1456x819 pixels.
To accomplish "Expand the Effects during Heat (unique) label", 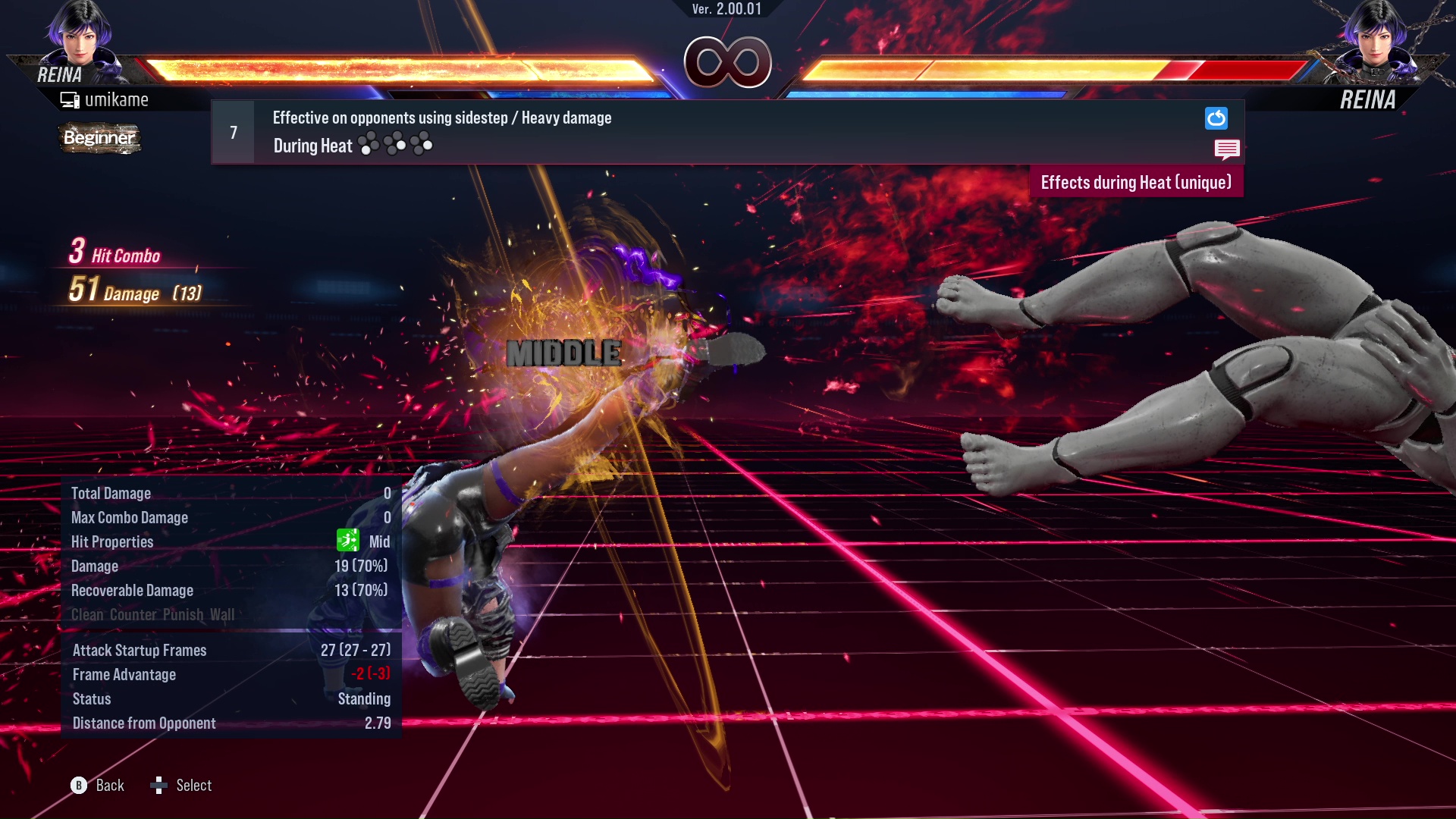I will (x=1136, y=182).
